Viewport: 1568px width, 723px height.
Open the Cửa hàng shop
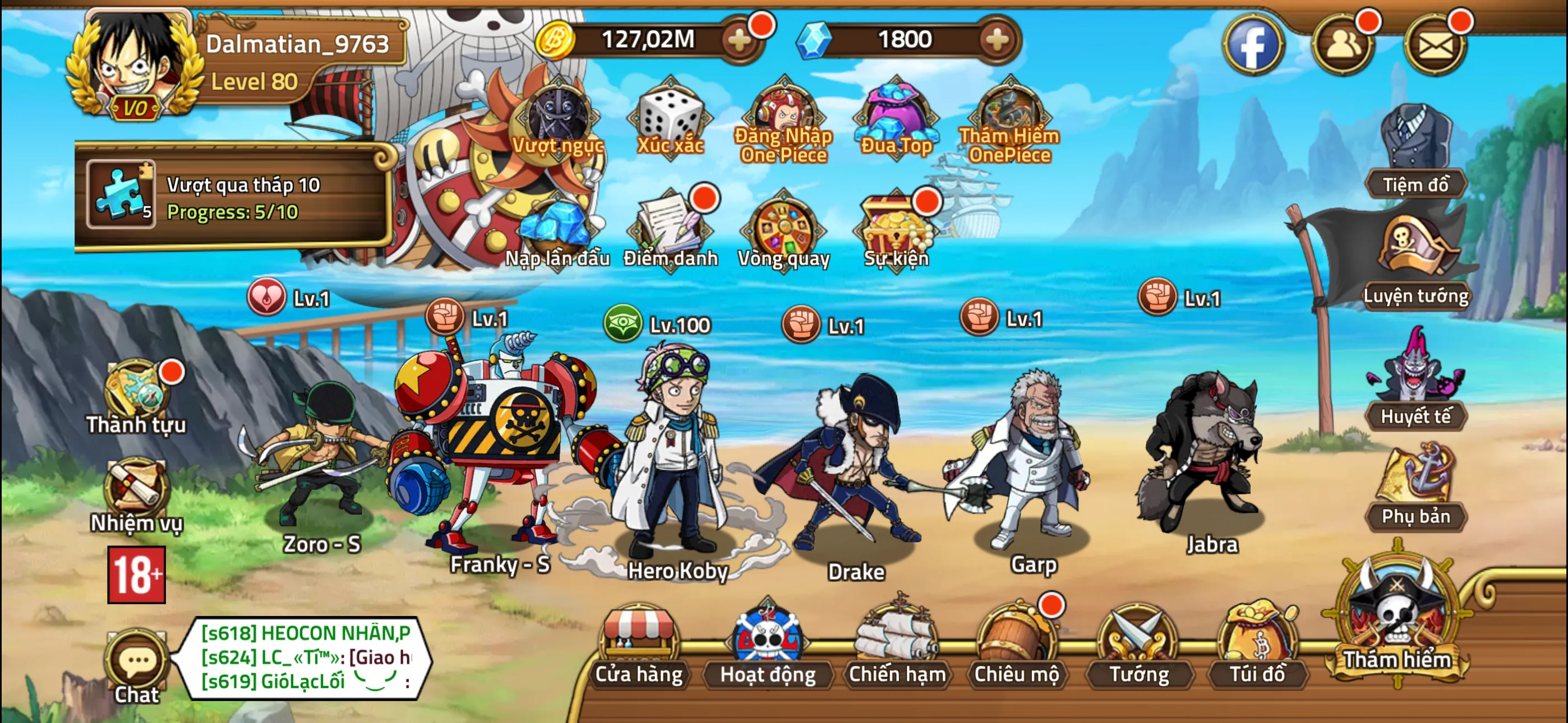click(x=639, y=646)
